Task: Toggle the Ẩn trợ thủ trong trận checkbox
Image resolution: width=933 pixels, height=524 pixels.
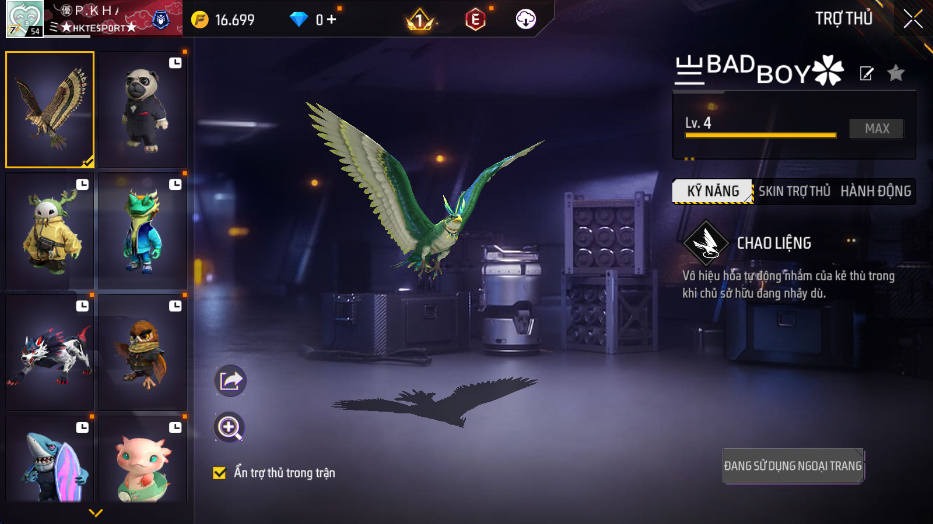Action: tap(220, 473)
